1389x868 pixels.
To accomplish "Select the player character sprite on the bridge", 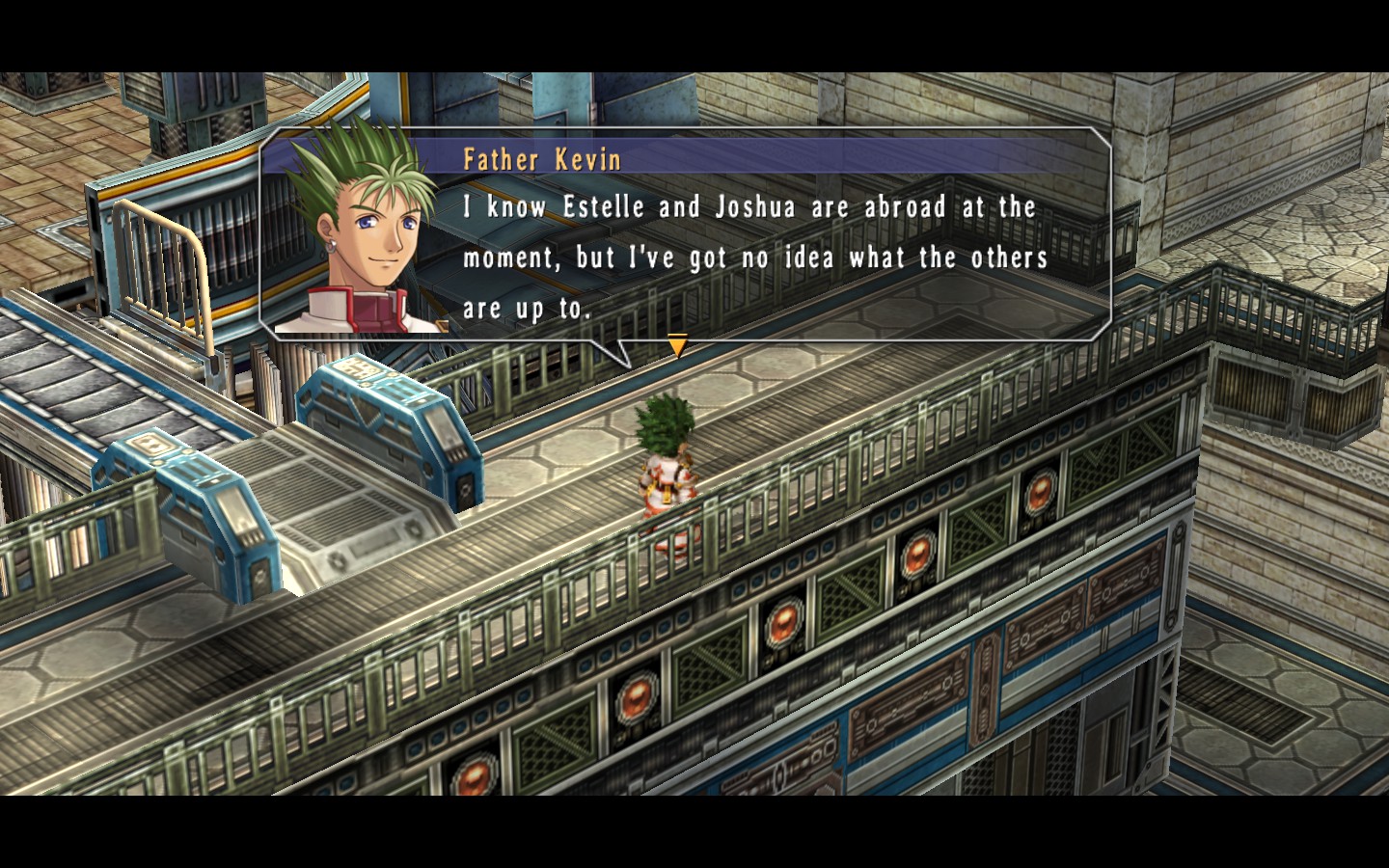I will coord(666,463).
